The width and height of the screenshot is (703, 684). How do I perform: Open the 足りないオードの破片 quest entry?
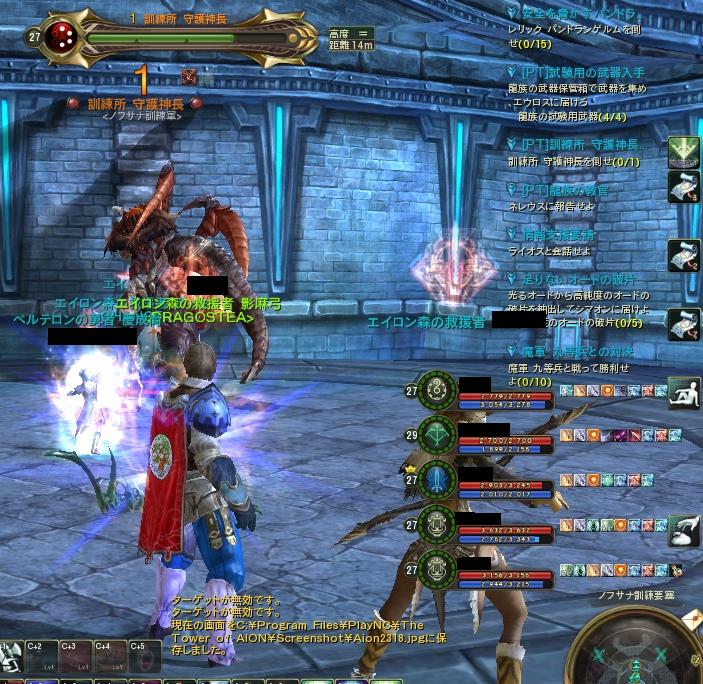coord(579,278)
